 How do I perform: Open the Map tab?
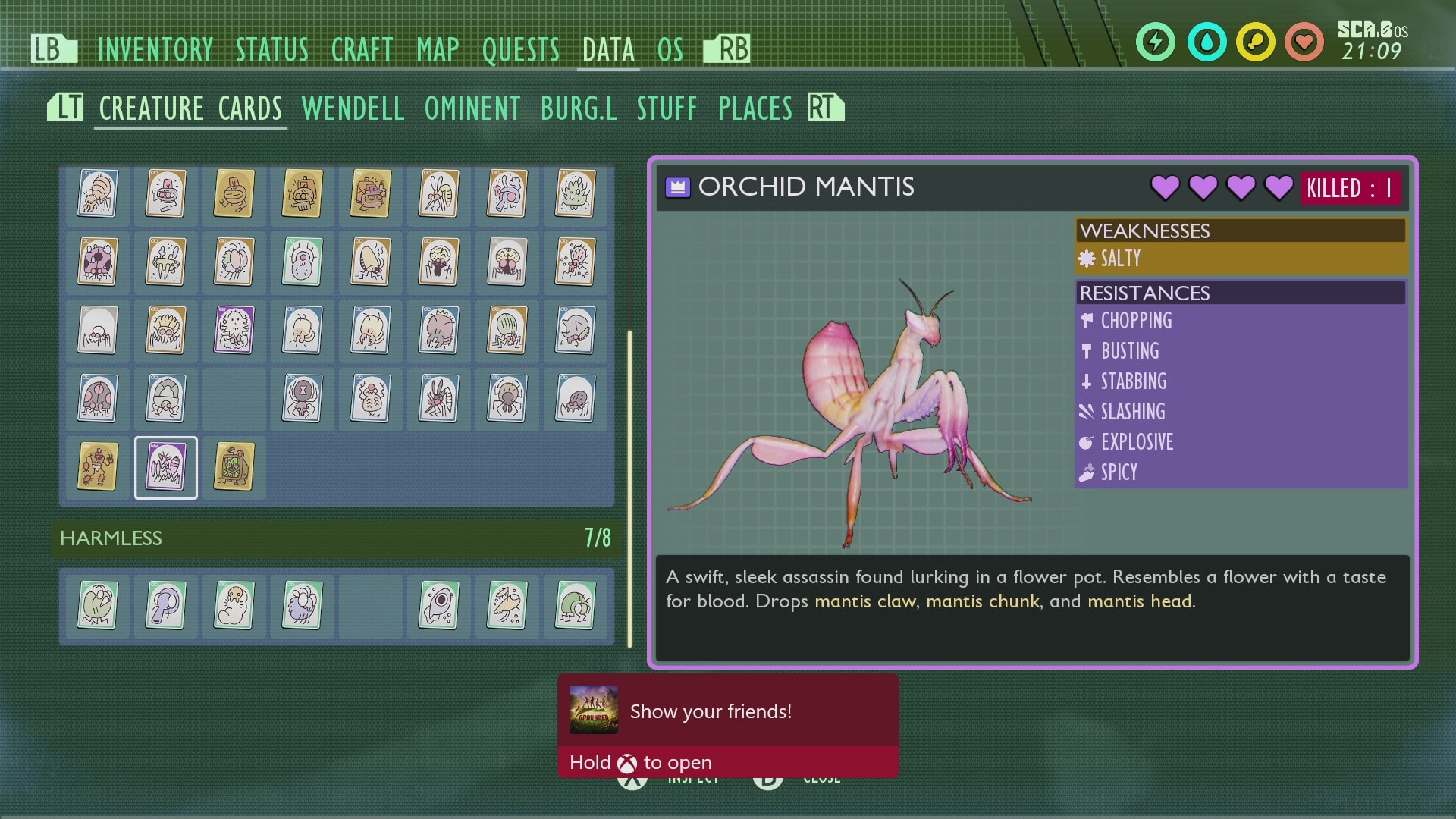[x=438, y=50]
